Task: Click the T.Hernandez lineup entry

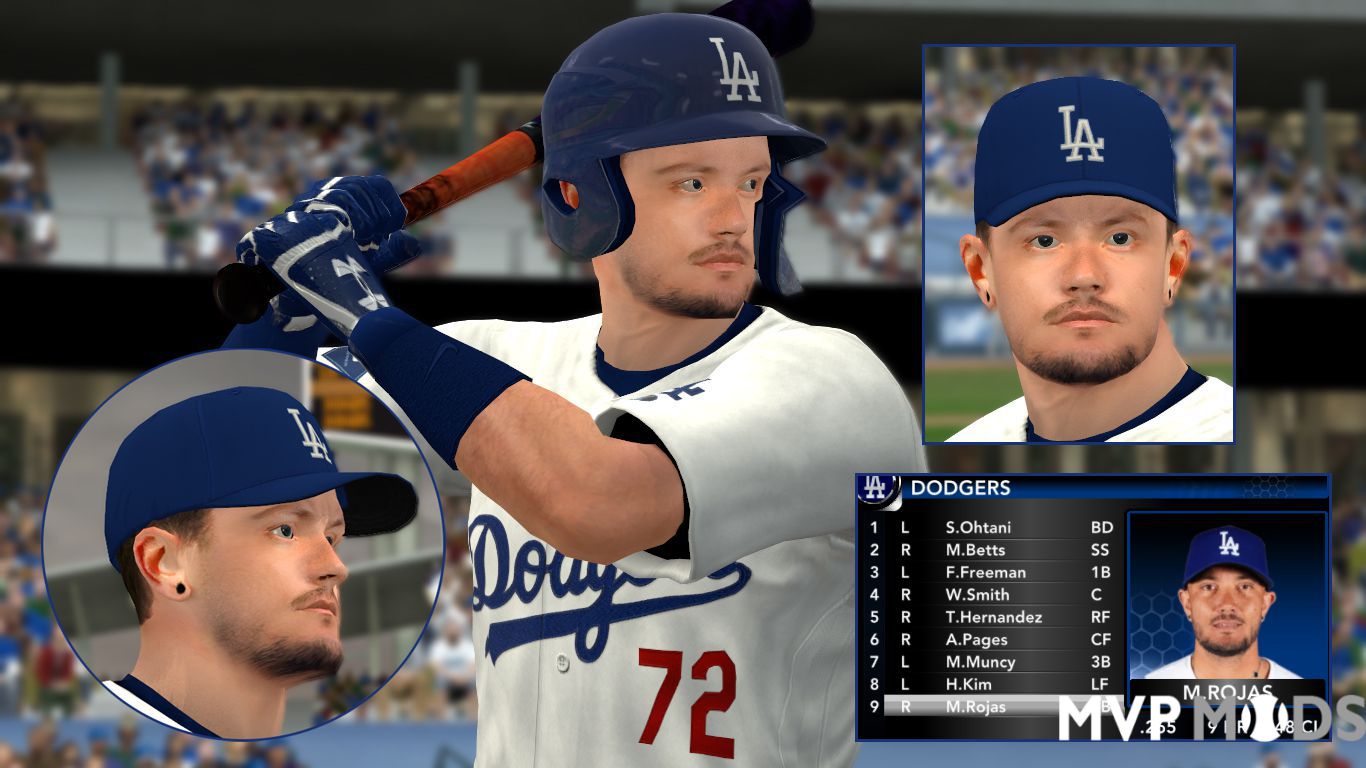Action: click(x=993, y=617)
